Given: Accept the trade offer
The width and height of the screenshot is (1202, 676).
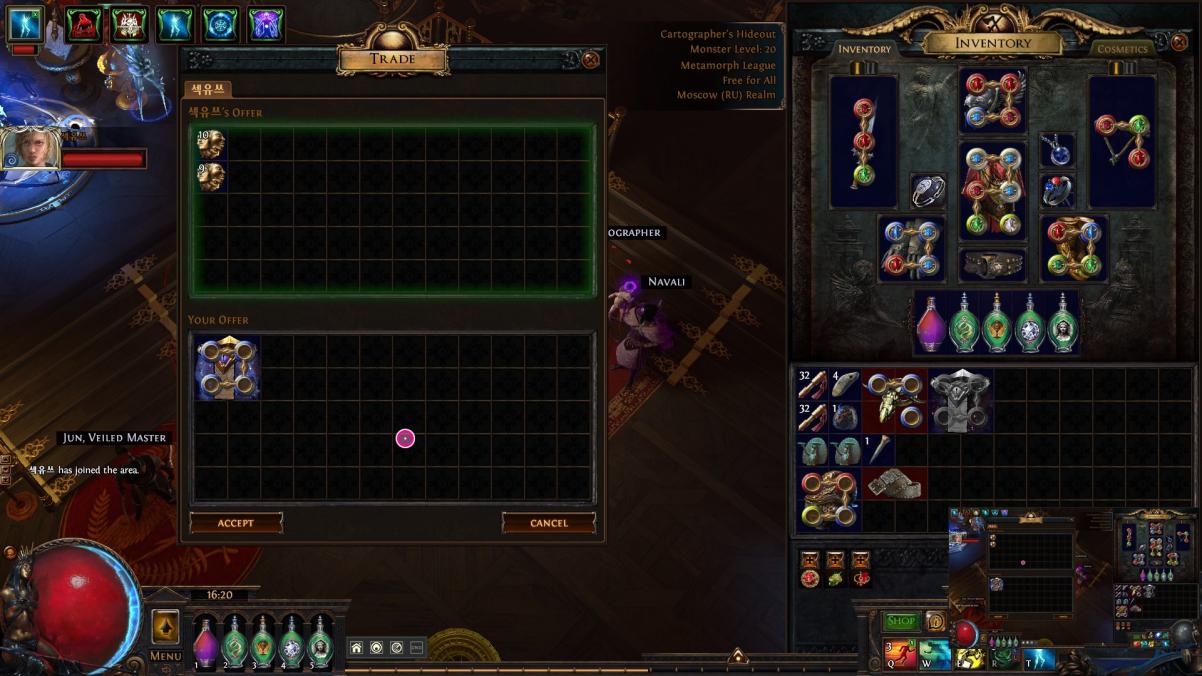Looking at the screenshot, I should coord(236,523).
